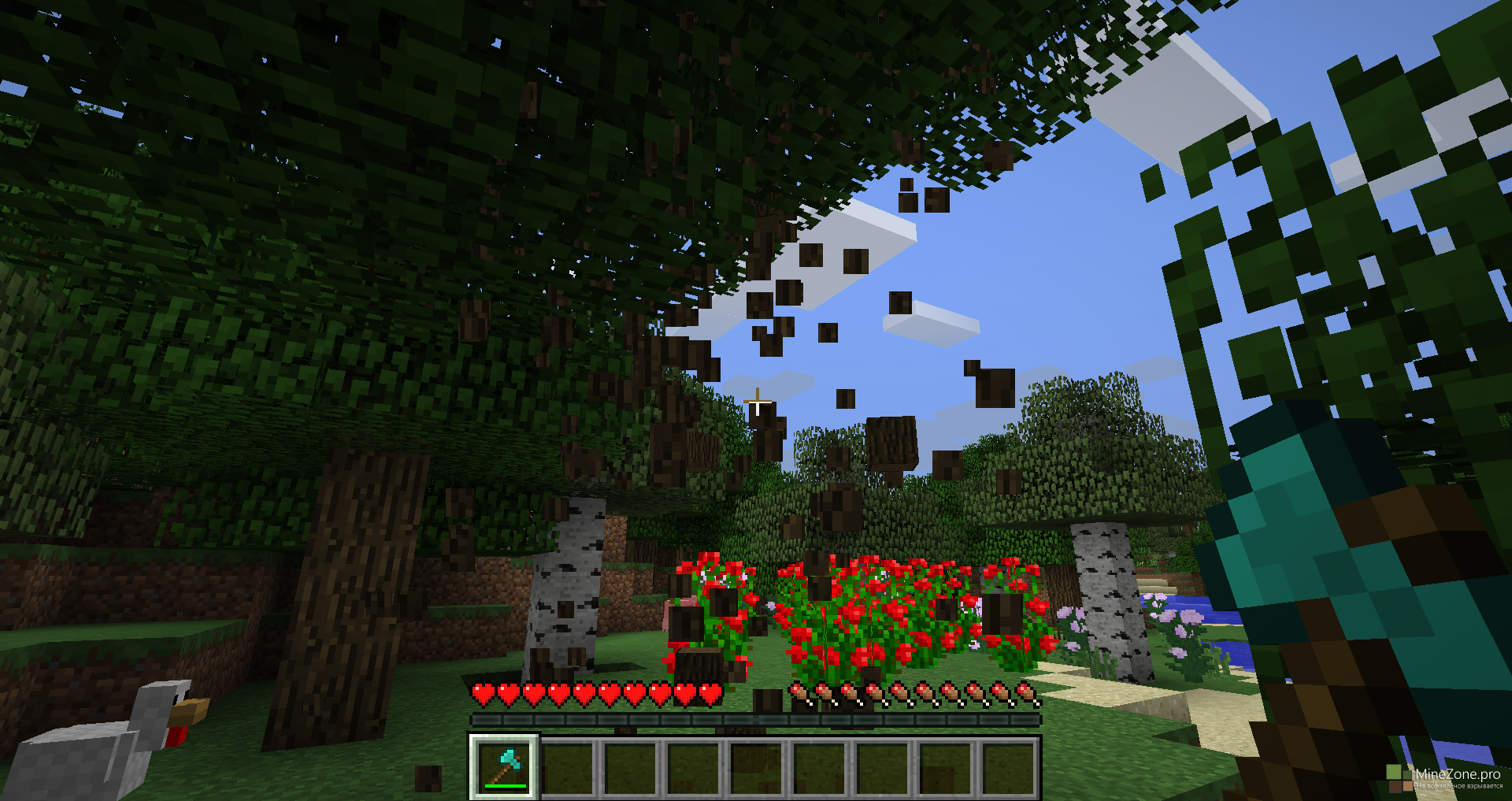Screen dimensions: 1512x801
Task: Select the diamond axe hotbar slot
Action: [504, 766]
